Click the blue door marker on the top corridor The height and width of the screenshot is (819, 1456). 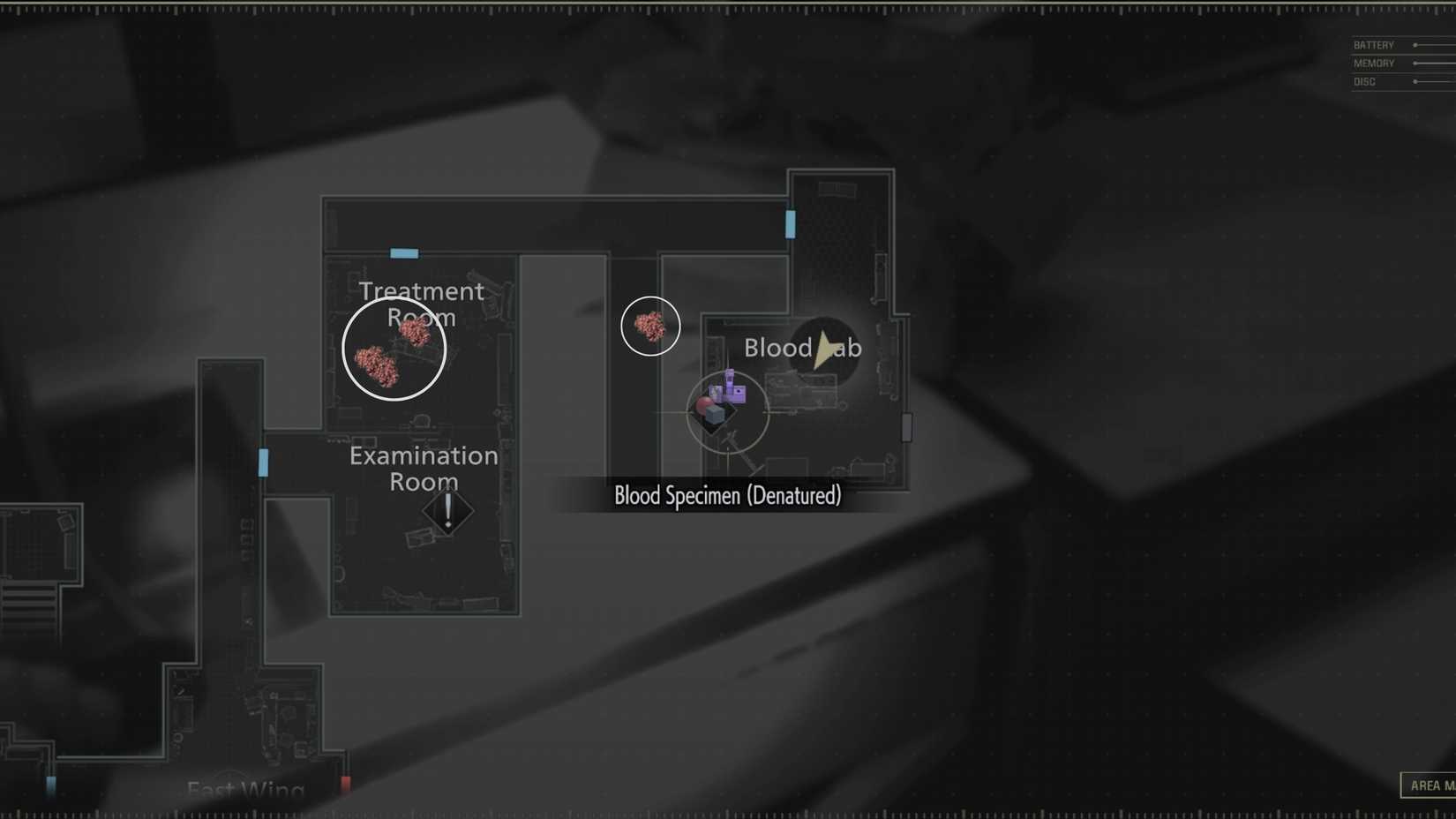pos(790,225)
